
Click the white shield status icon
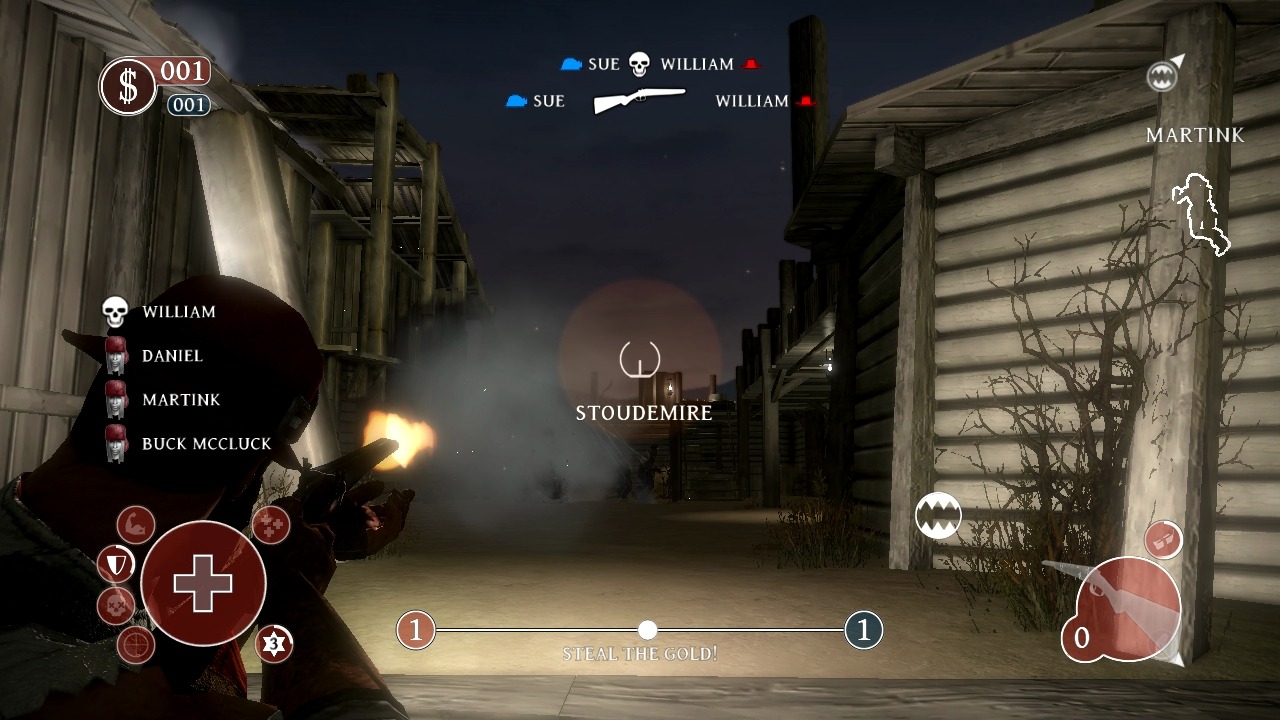point(116,566)
